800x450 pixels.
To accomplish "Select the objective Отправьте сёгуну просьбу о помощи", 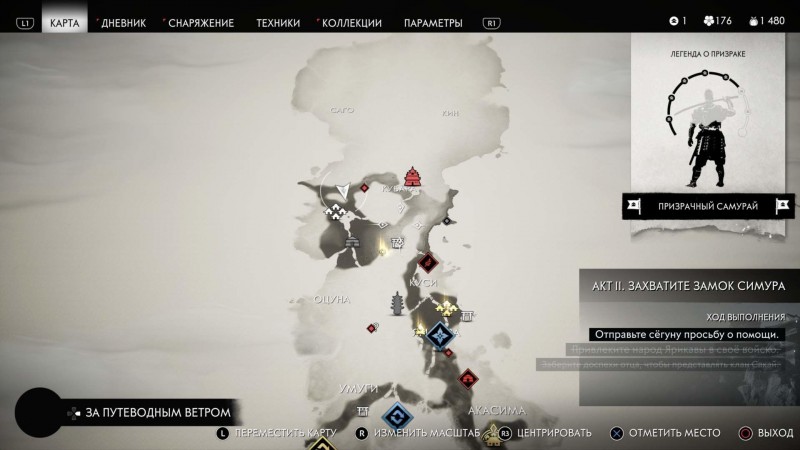I will [686, 334].
